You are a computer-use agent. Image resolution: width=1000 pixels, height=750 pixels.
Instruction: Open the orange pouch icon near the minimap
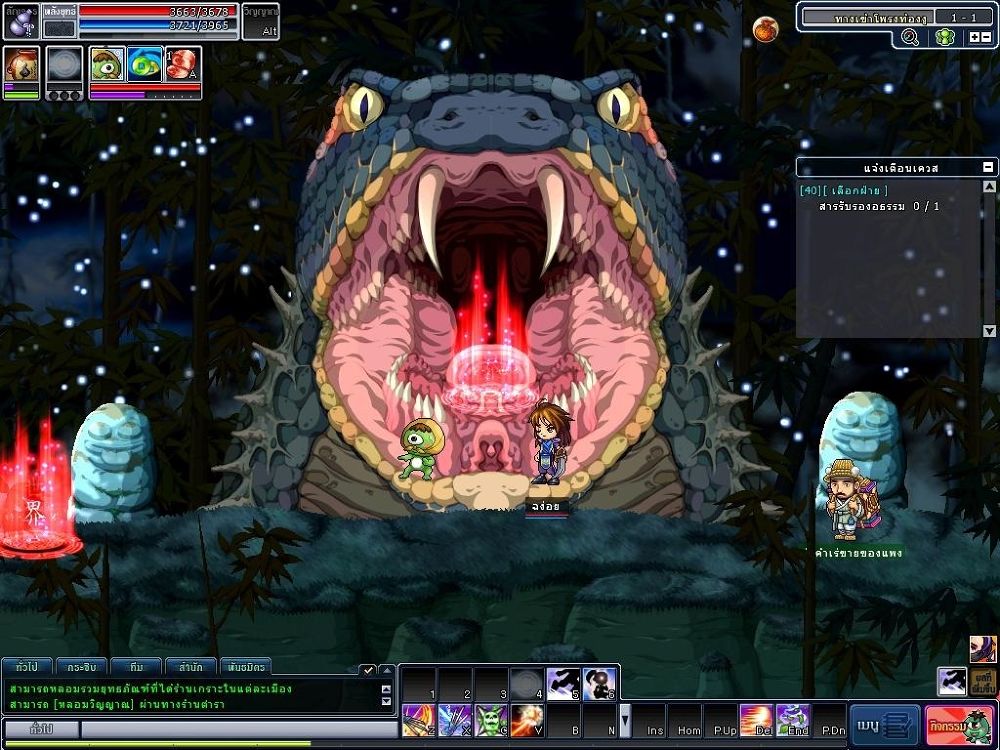(765, 29)
